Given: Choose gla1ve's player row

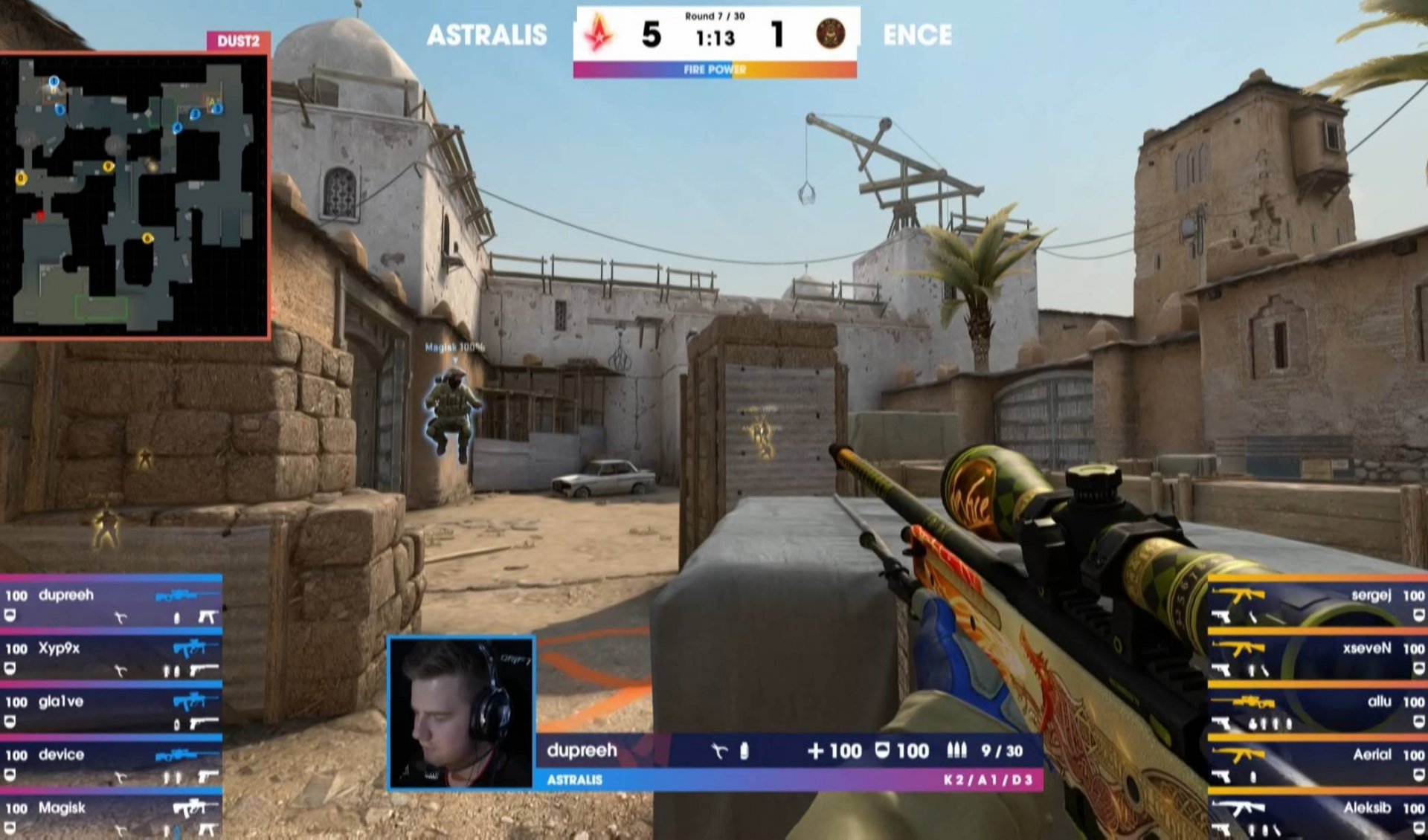Looking at the screenshot, I should tap(112, 711).
